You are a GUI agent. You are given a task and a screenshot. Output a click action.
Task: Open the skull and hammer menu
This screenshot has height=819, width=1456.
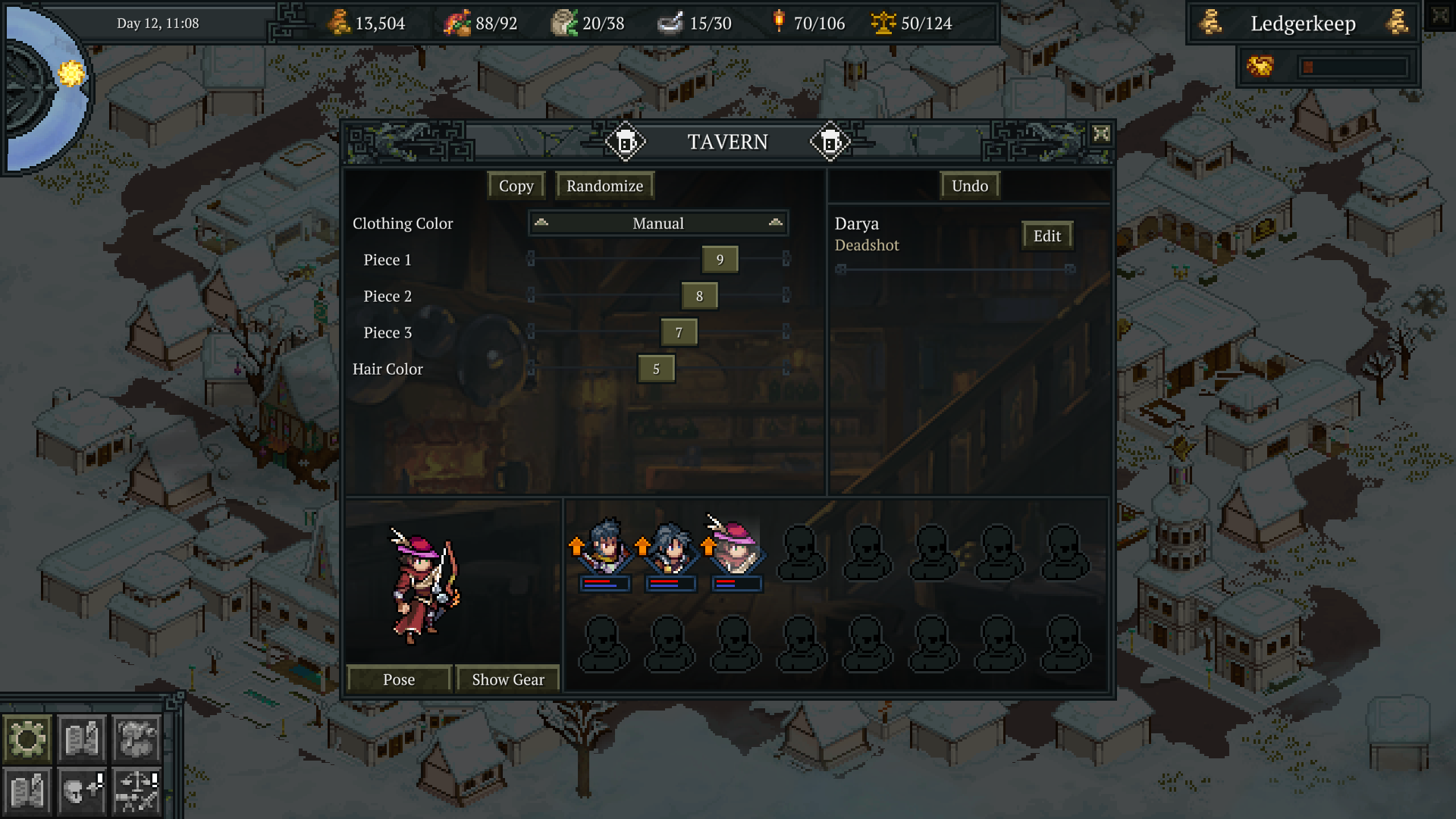point(82,792)
